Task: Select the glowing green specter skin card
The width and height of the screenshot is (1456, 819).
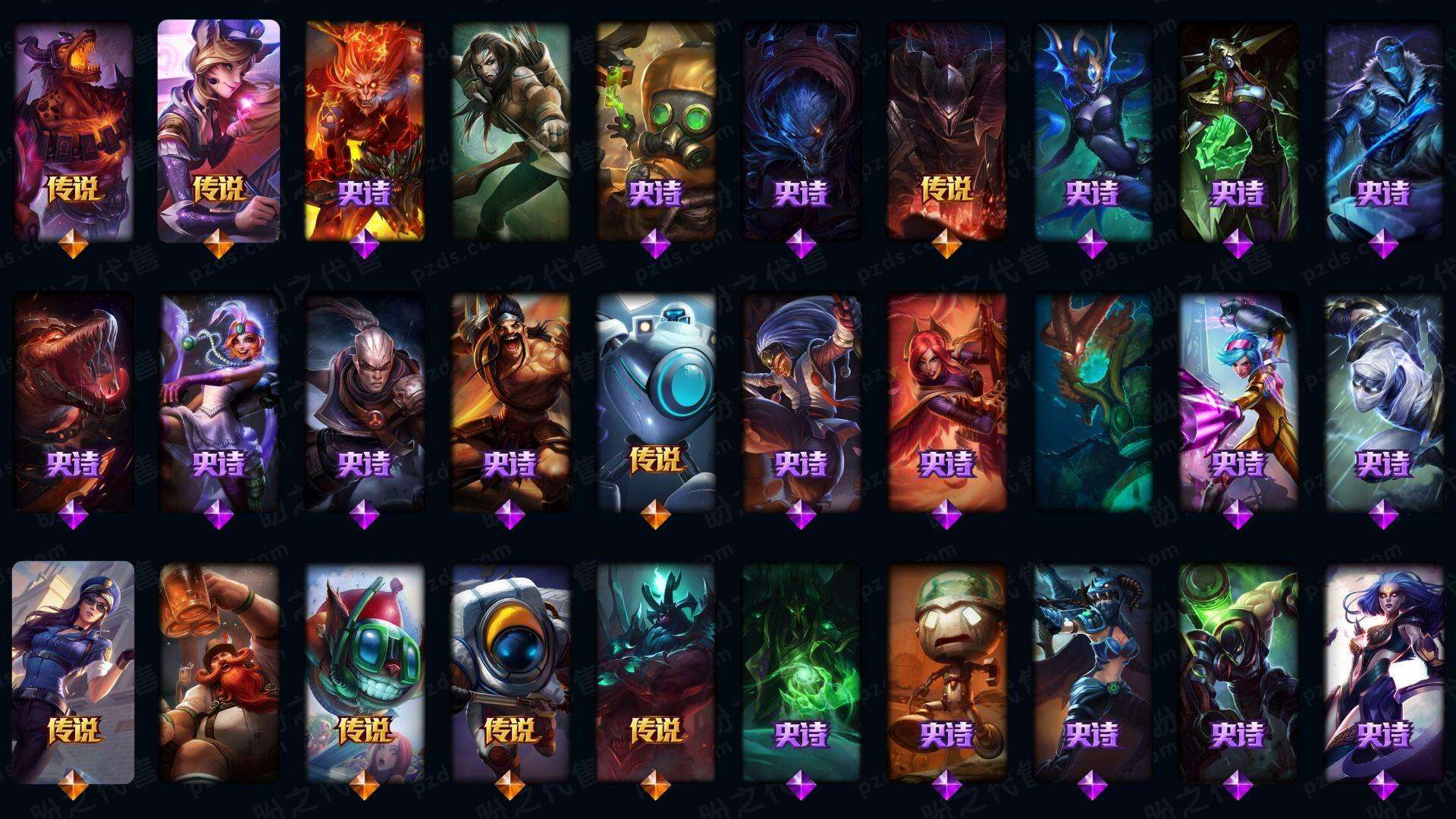Action: [802, 673]
